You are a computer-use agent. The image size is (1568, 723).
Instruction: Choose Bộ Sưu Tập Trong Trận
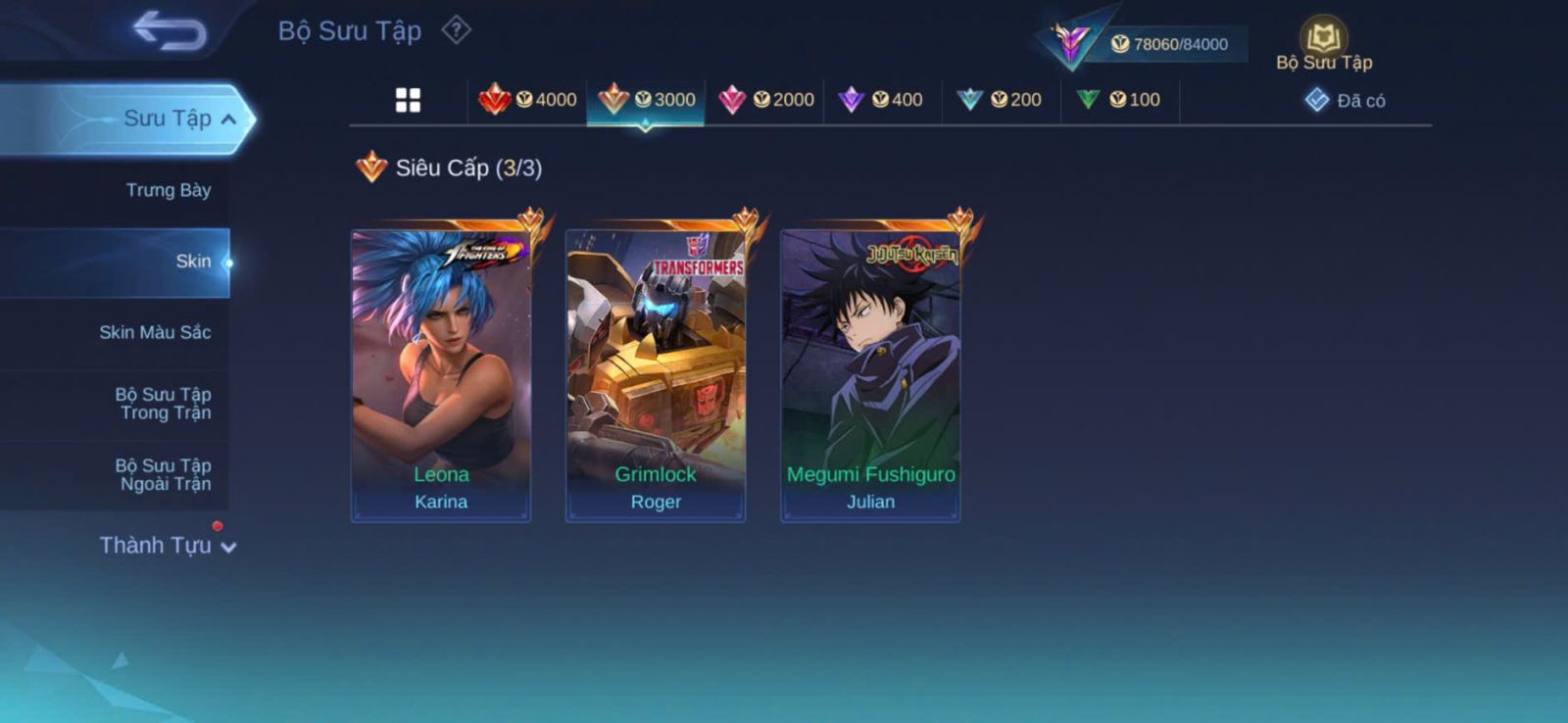pos(163,404)
